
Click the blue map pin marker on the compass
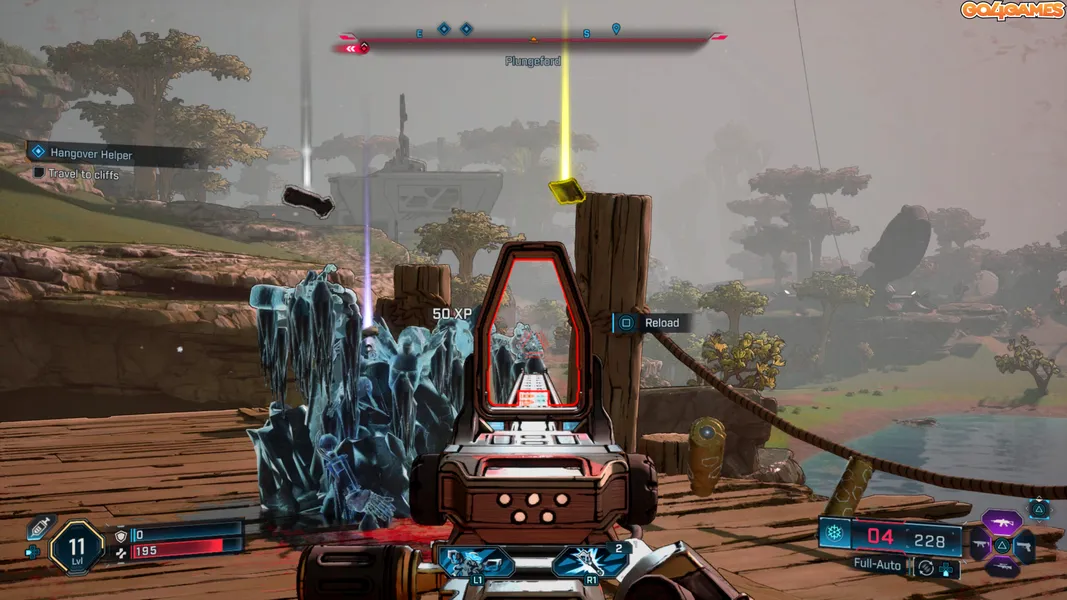(616, 29)
